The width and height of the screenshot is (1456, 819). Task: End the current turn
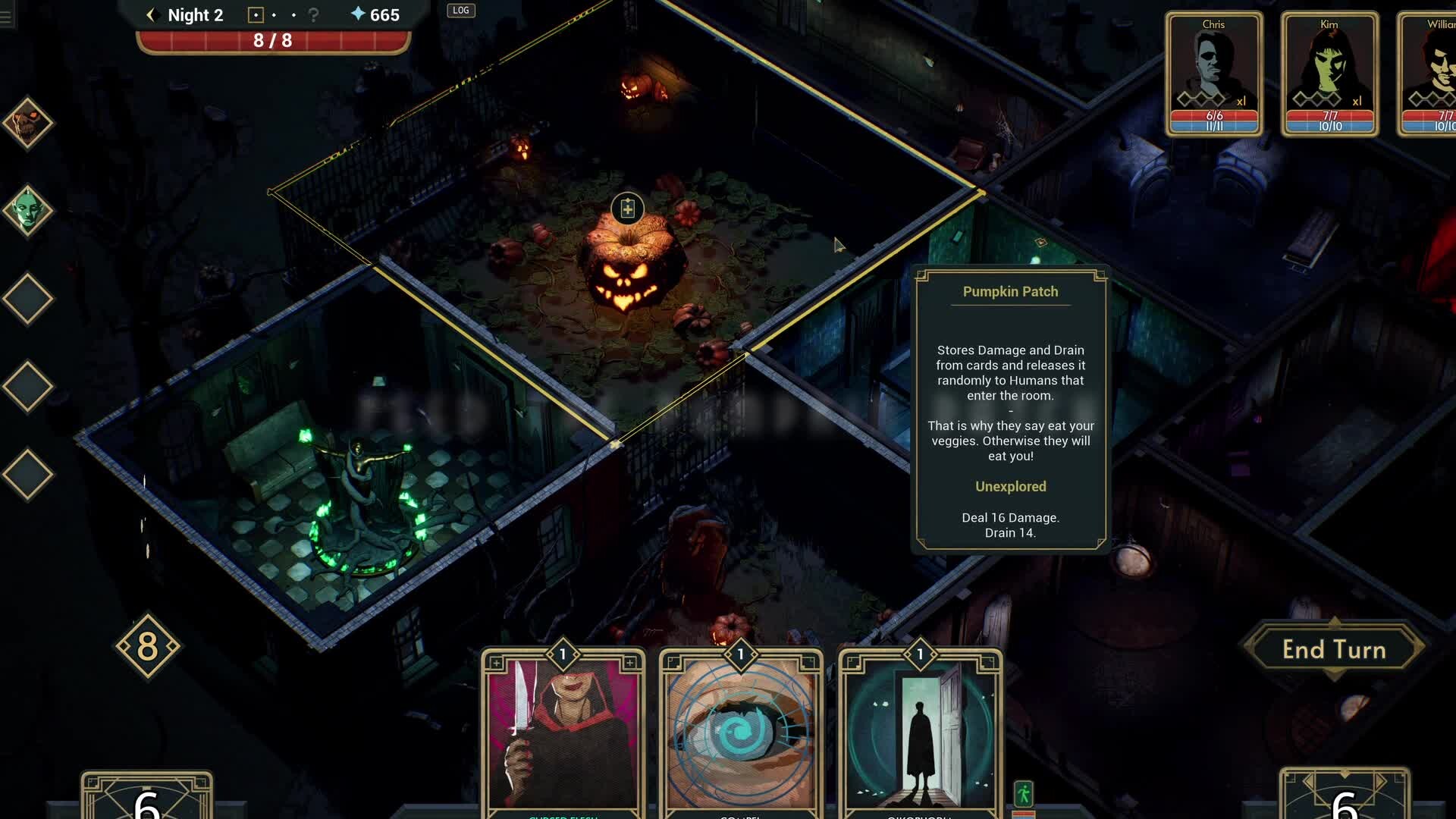coord(1334,650)
